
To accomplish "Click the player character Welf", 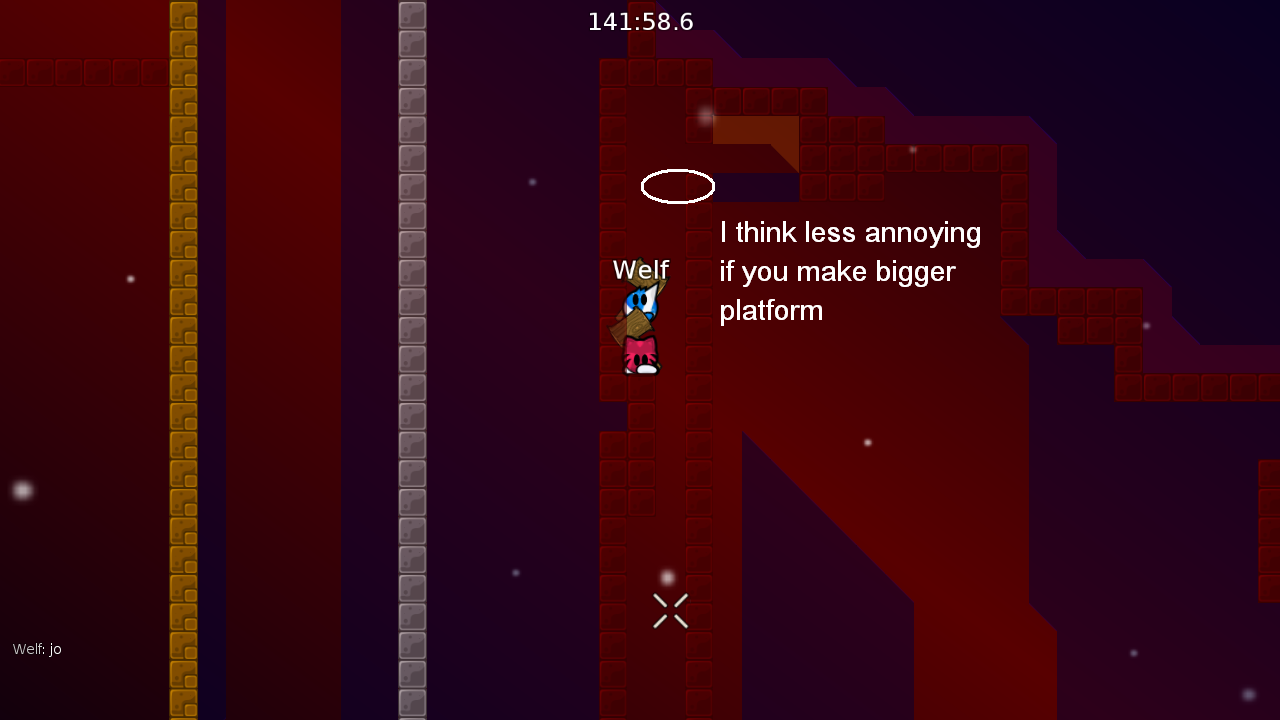I will [x=639, y=325].
